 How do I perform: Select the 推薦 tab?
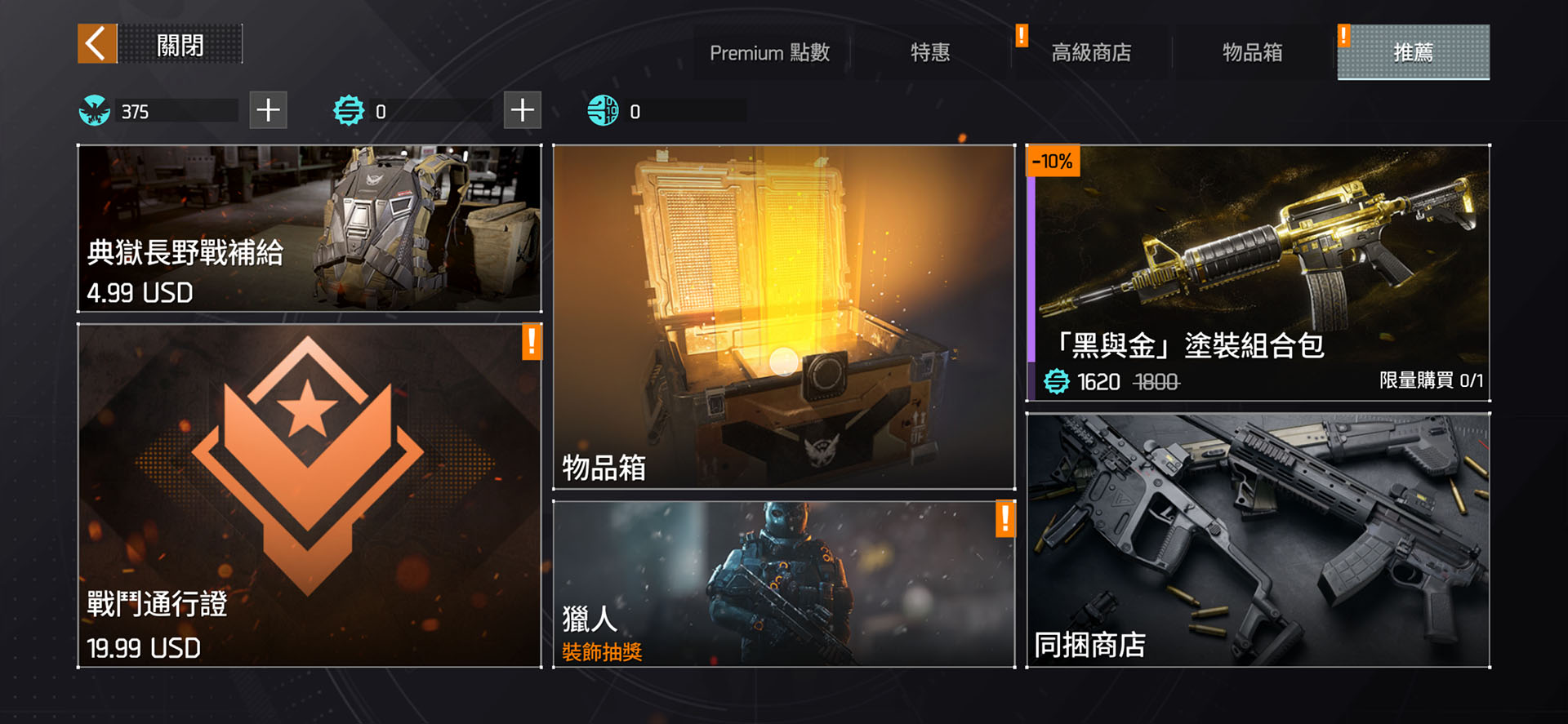[x=1413, y=53]
